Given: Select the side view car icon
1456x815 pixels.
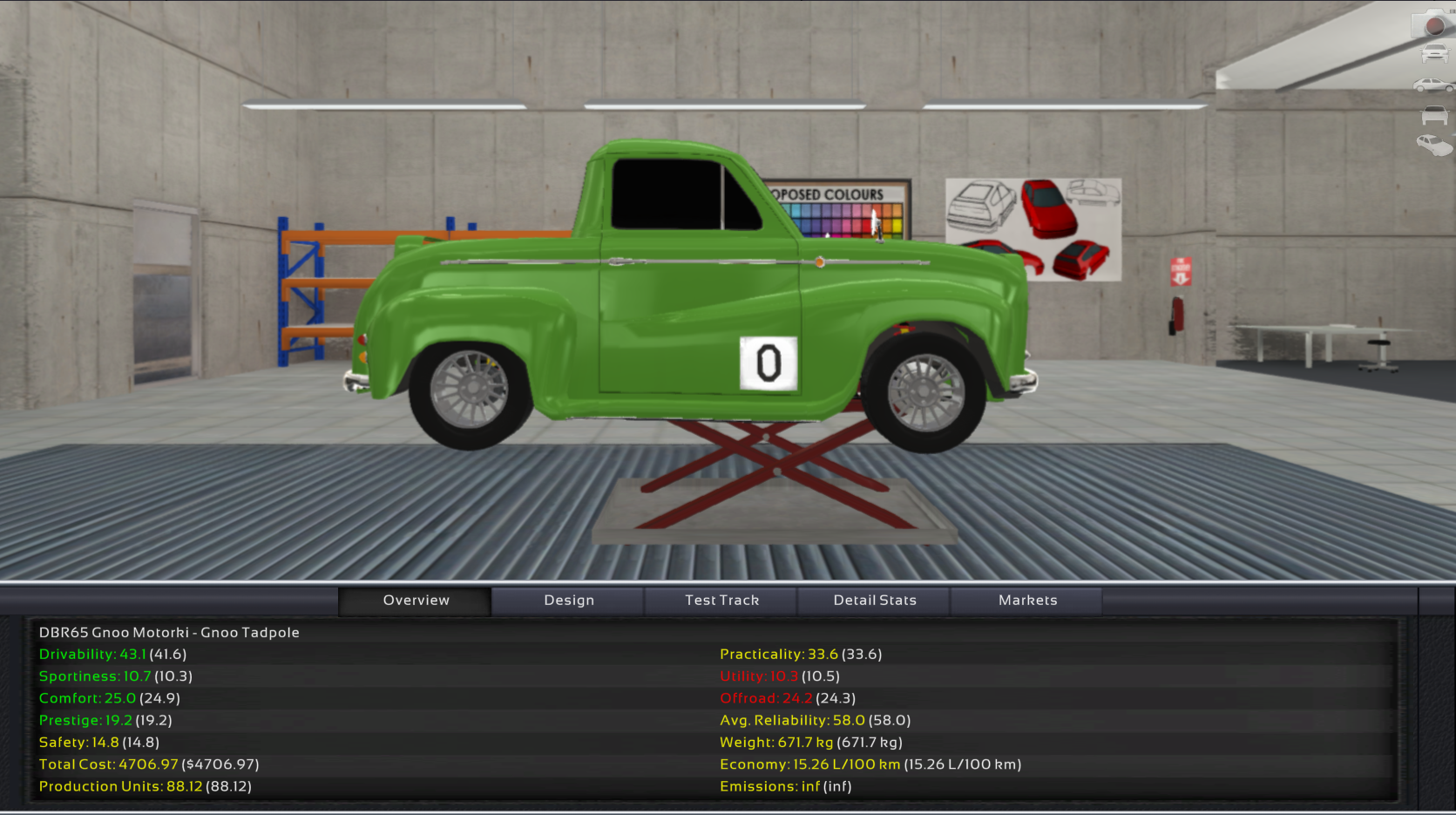Looking at the screenshot, I should click(1433, 85).
